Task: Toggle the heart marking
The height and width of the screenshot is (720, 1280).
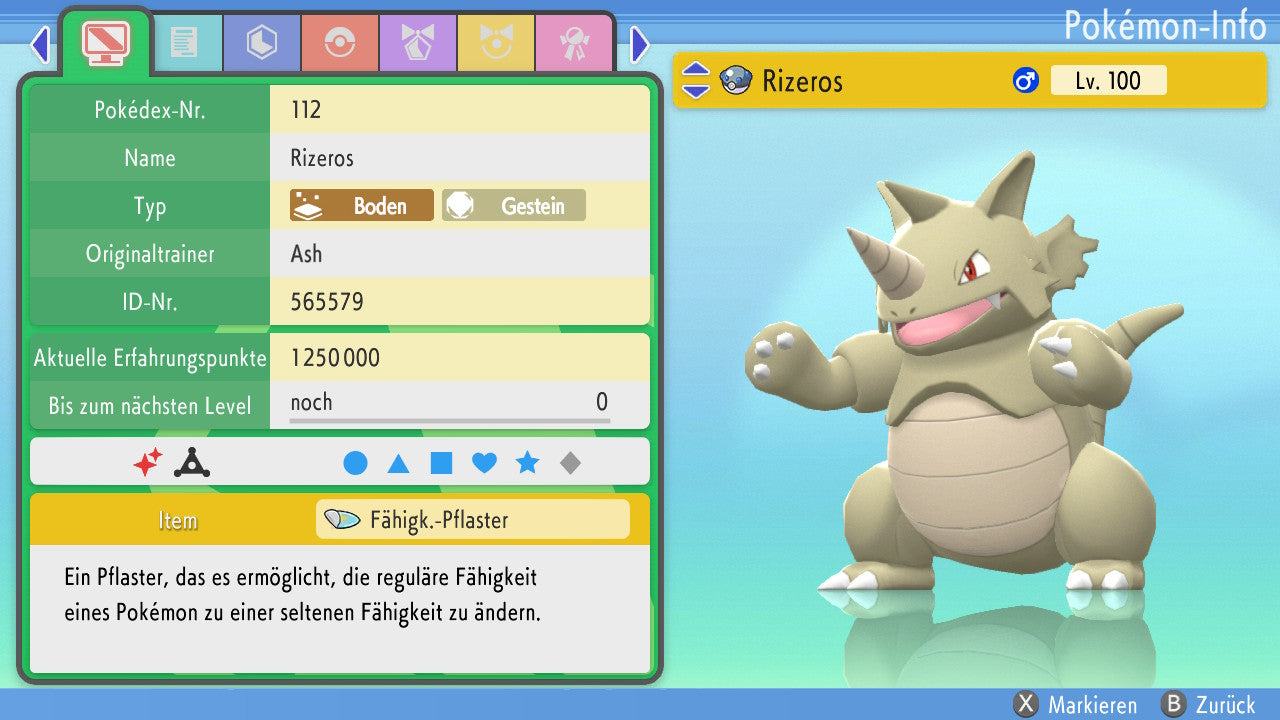Action: 484,463
